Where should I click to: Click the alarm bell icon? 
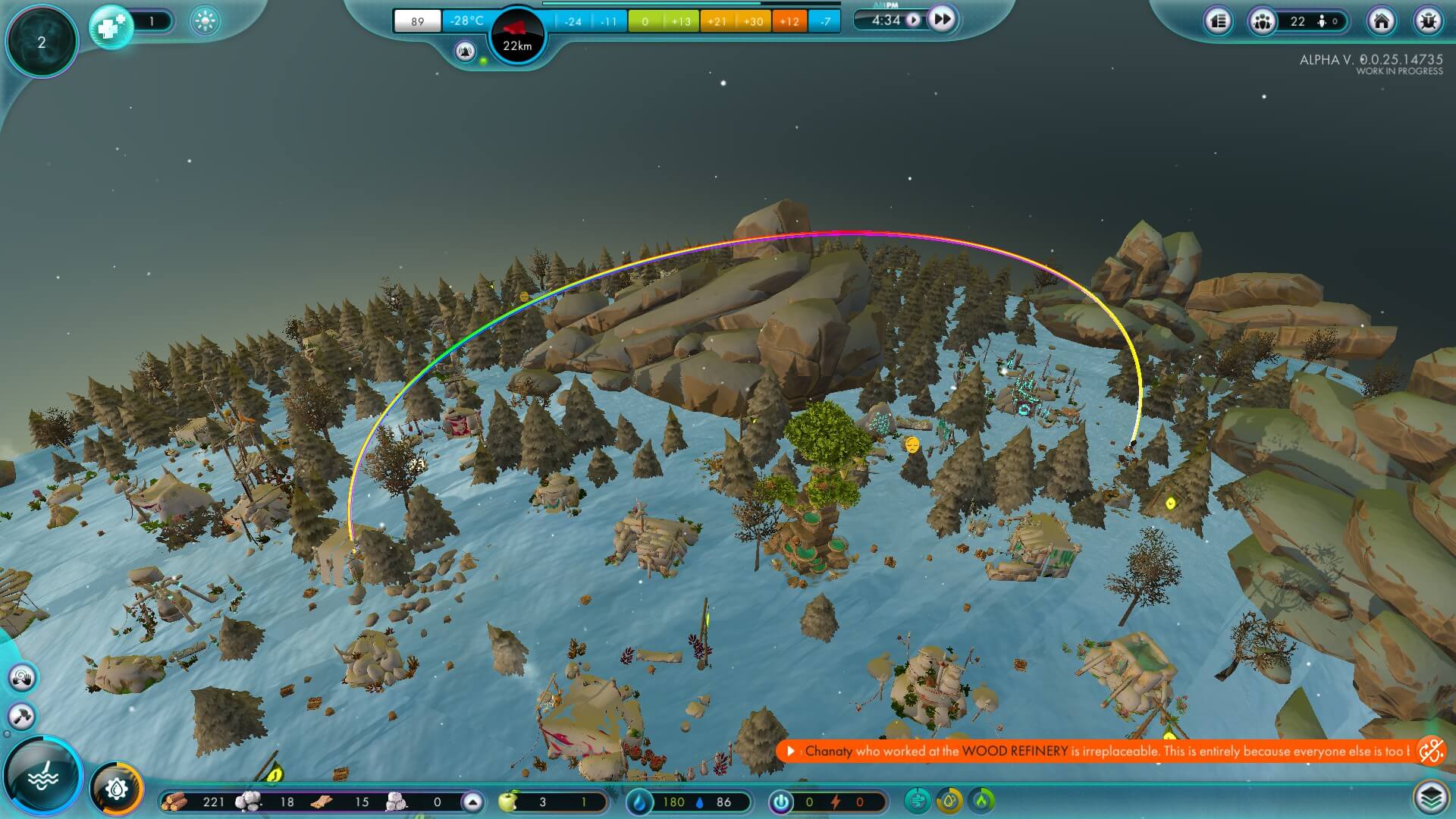click(465, 52)
